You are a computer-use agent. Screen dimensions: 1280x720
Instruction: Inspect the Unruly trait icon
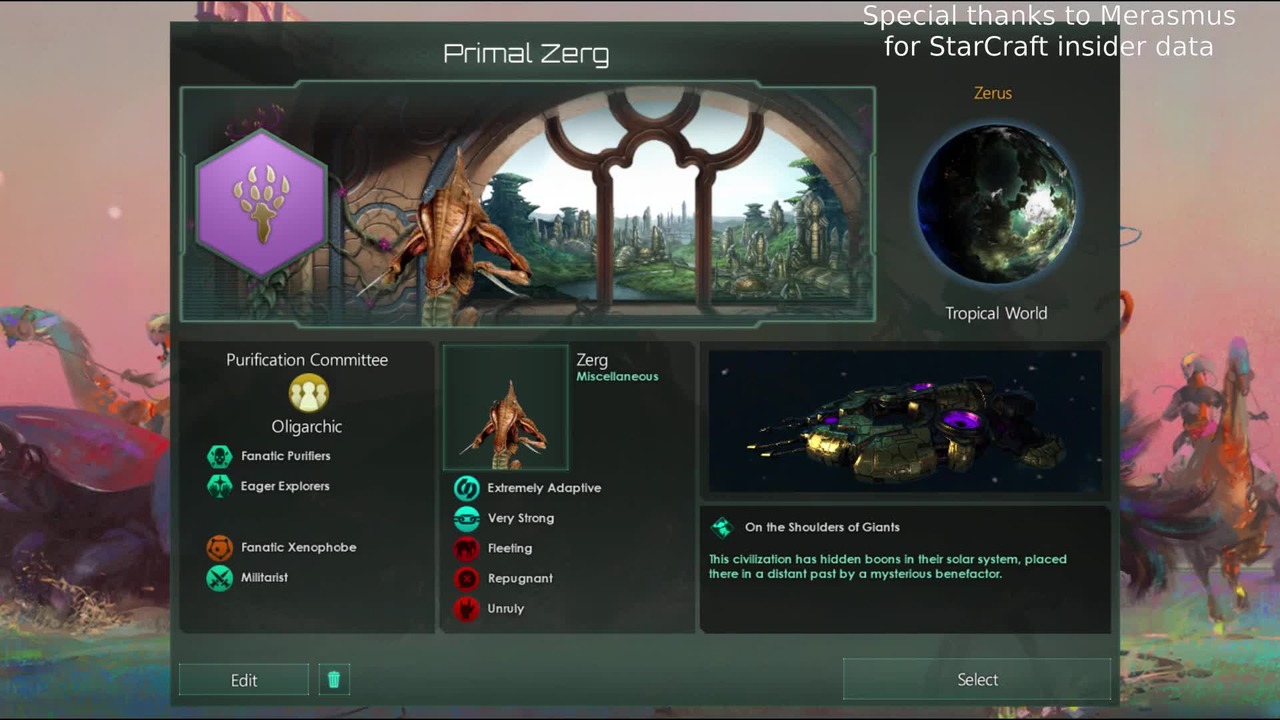pyautogui.click(x=467, y=608)
